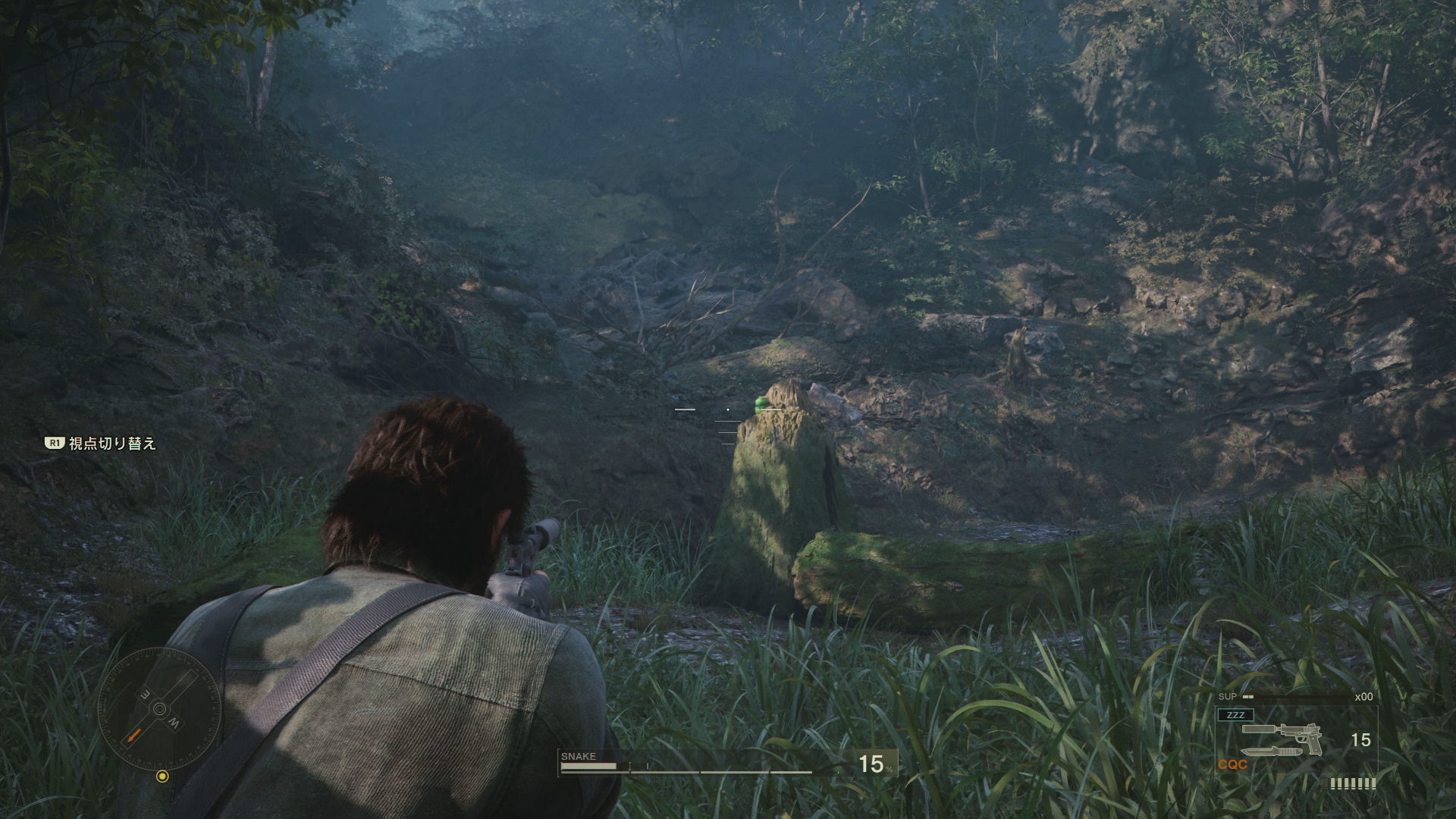
Task: Click the ZZZ tranquilizer ammo tag
Action: coord(1235,714)
